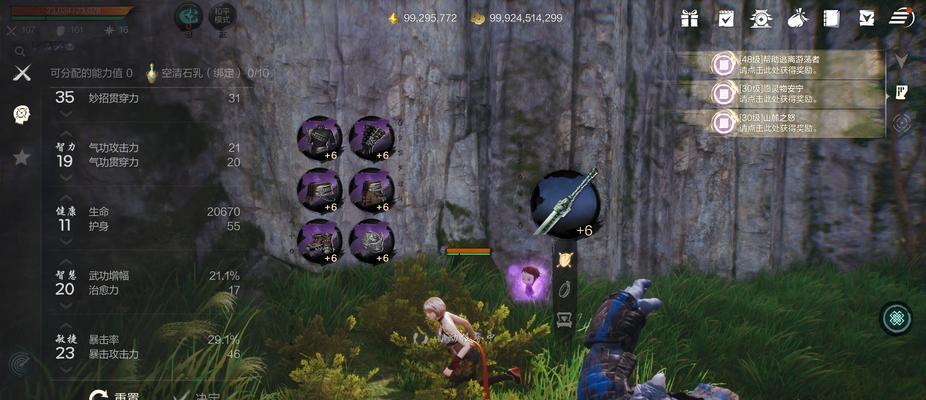
Task: Open the checklist calendar icon
Action: tap(726, 18)
